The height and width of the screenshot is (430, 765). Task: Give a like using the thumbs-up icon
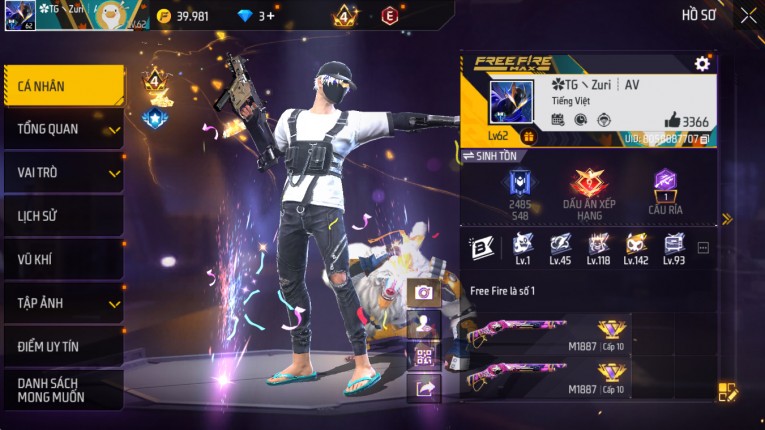pyautogui.click(x=672, y=121)
